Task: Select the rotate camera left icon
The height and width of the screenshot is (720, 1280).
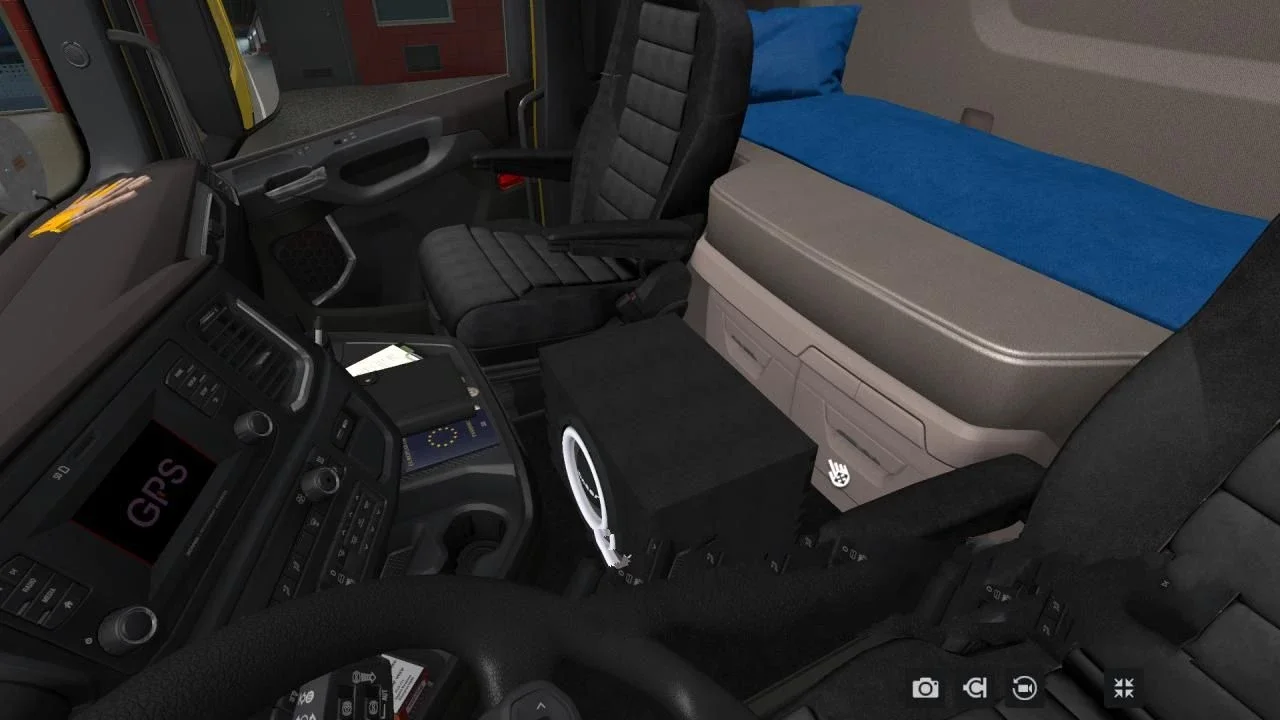Action: tap(975, 688)
